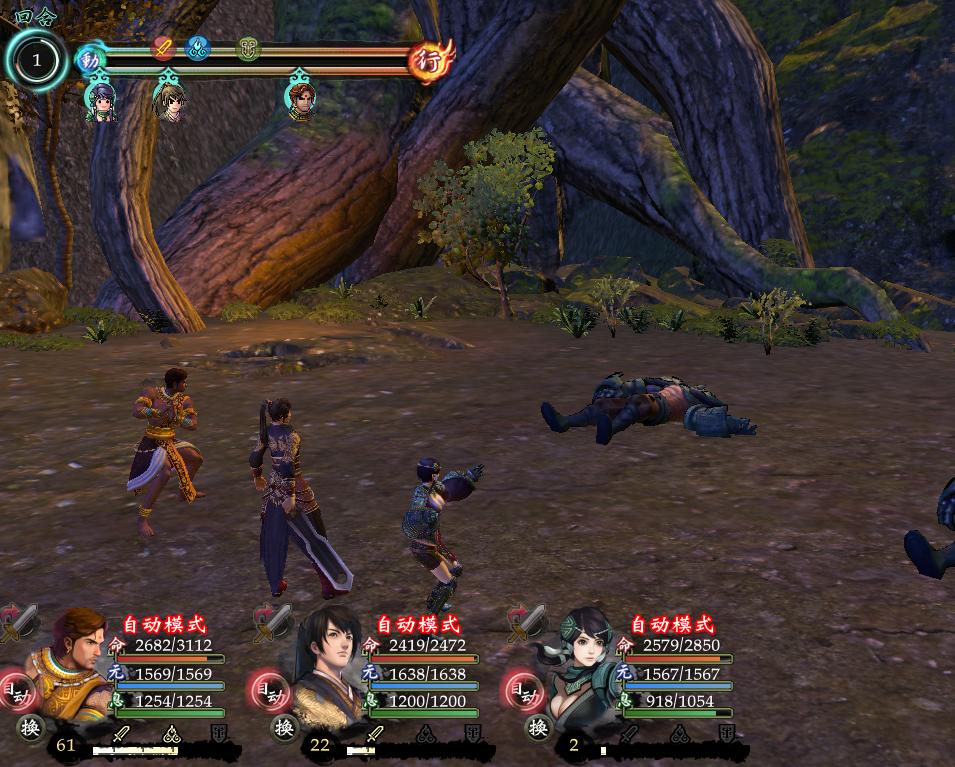The image size is (955, 767).
Task: Select the ponytail swordsman's marker on turn bar
Action: 171,99
